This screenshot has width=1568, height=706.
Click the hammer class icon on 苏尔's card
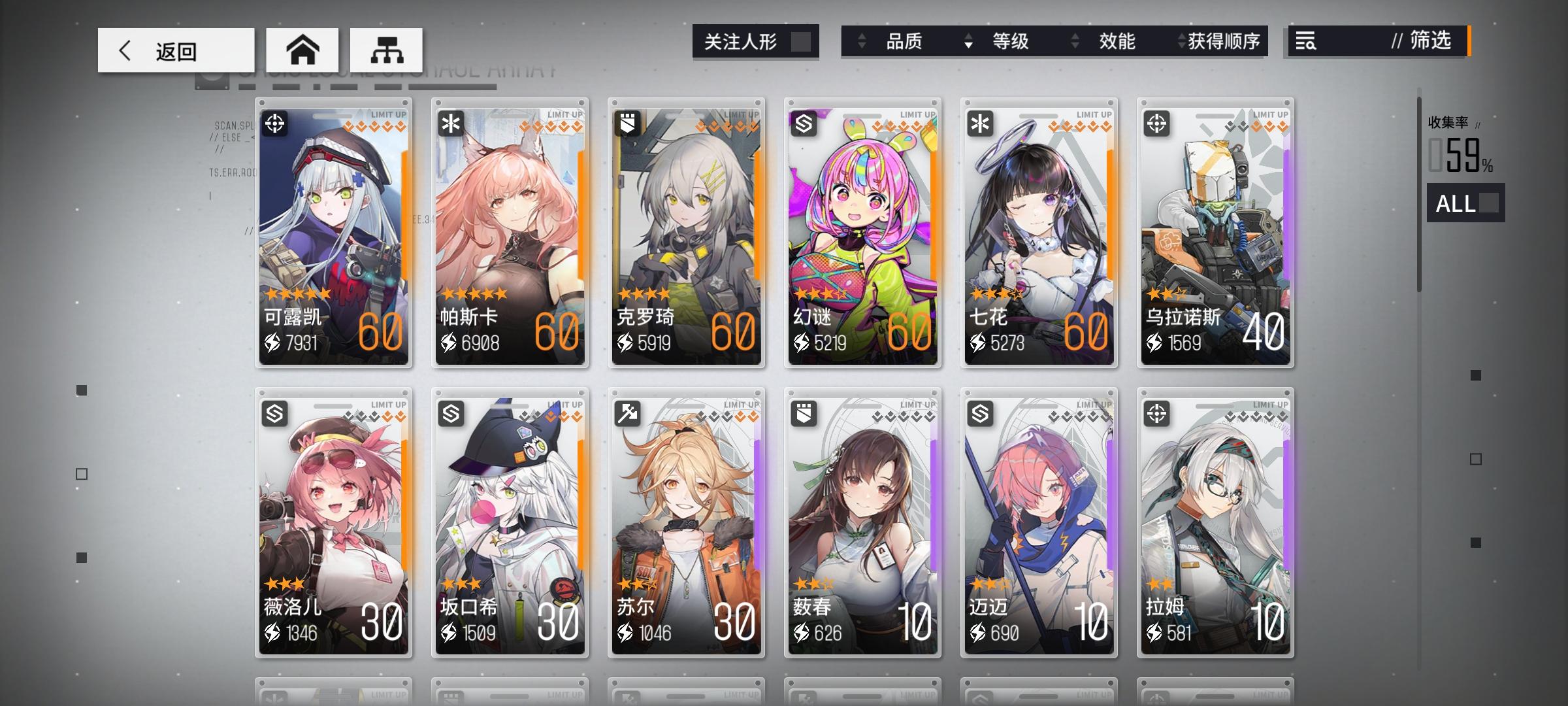[626, 414]
